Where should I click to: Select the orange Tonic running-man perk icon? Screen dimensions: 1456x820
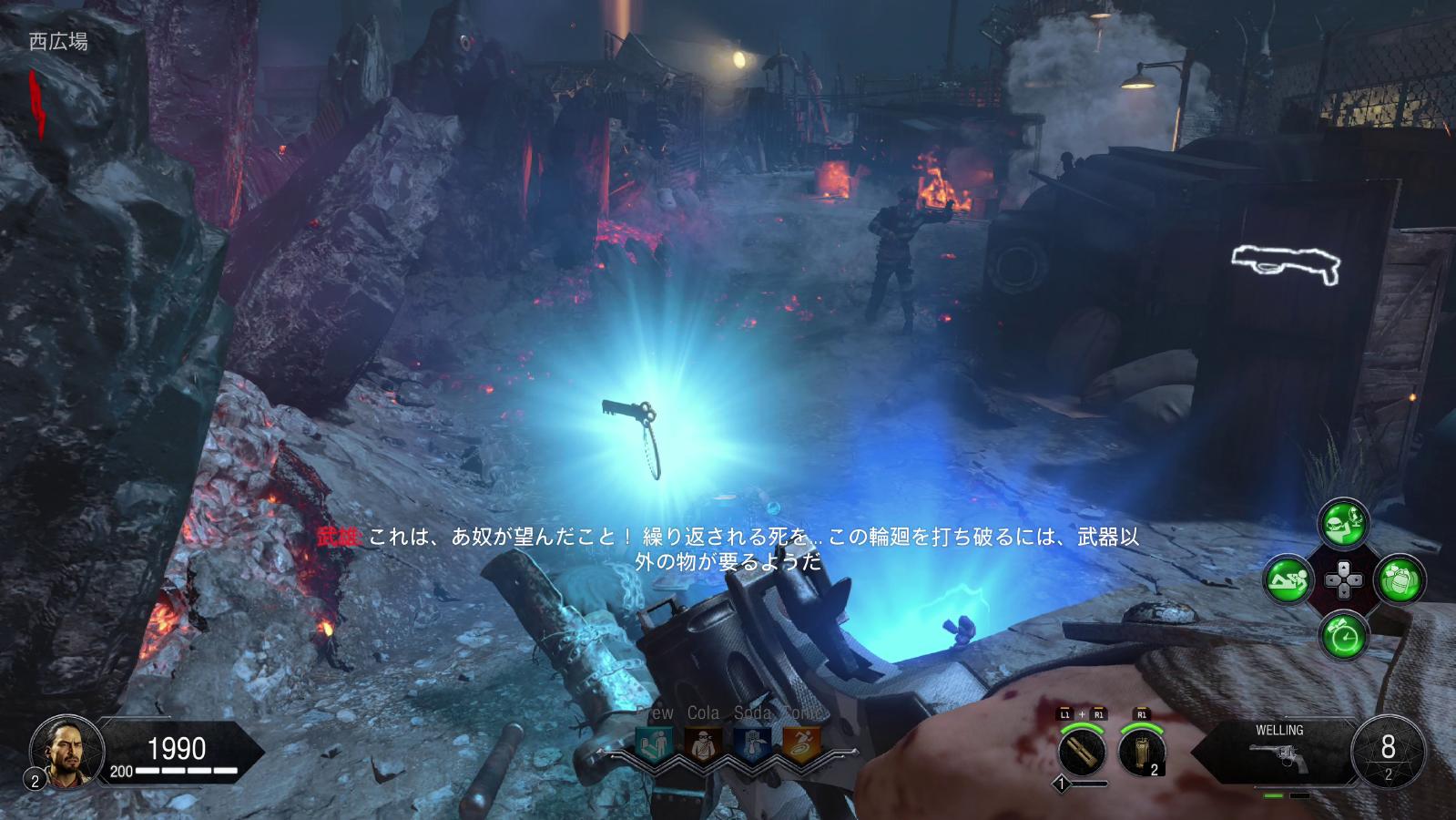point(801,744)
